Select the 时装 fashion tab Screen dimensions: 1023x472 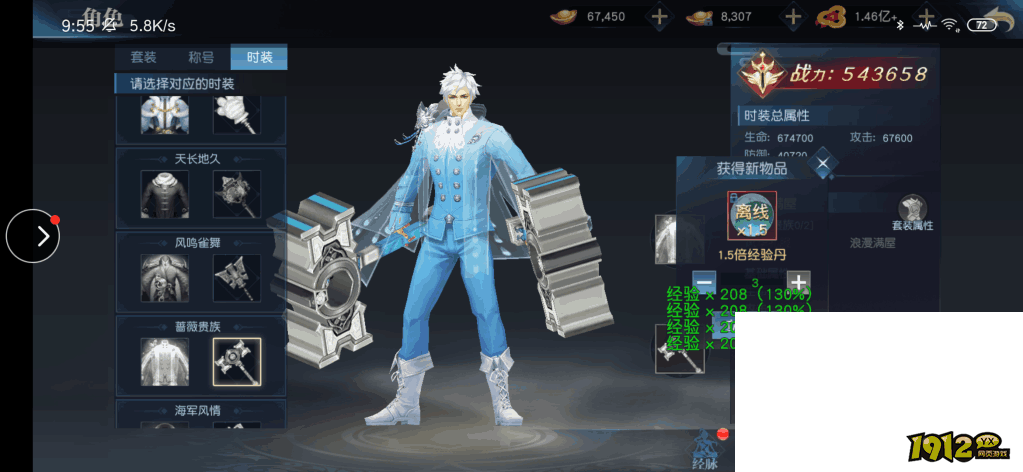tap(259, 58)
